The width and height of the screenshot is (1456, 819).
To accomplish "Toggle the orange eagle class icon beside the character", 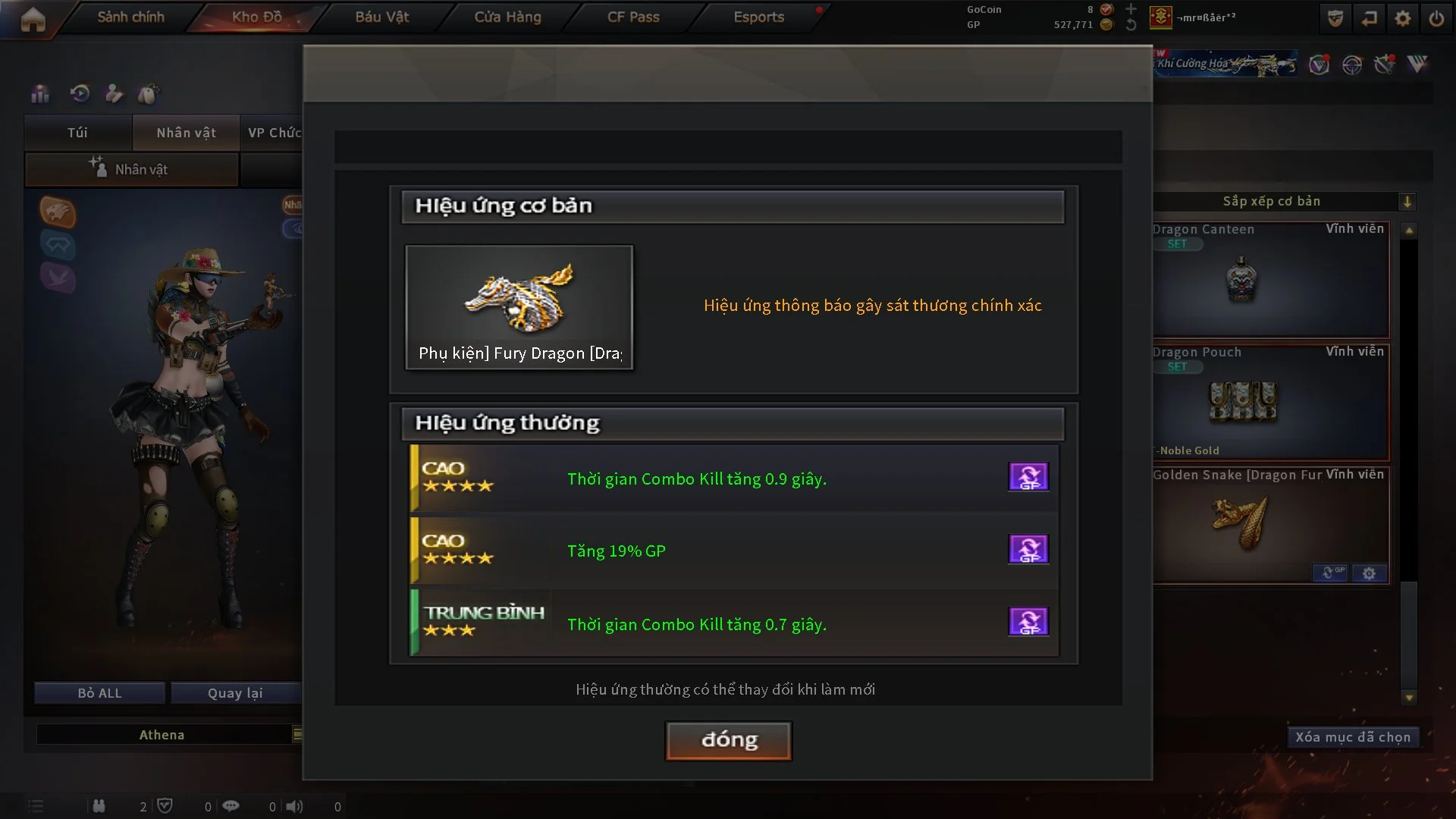I will pos(57,213).
